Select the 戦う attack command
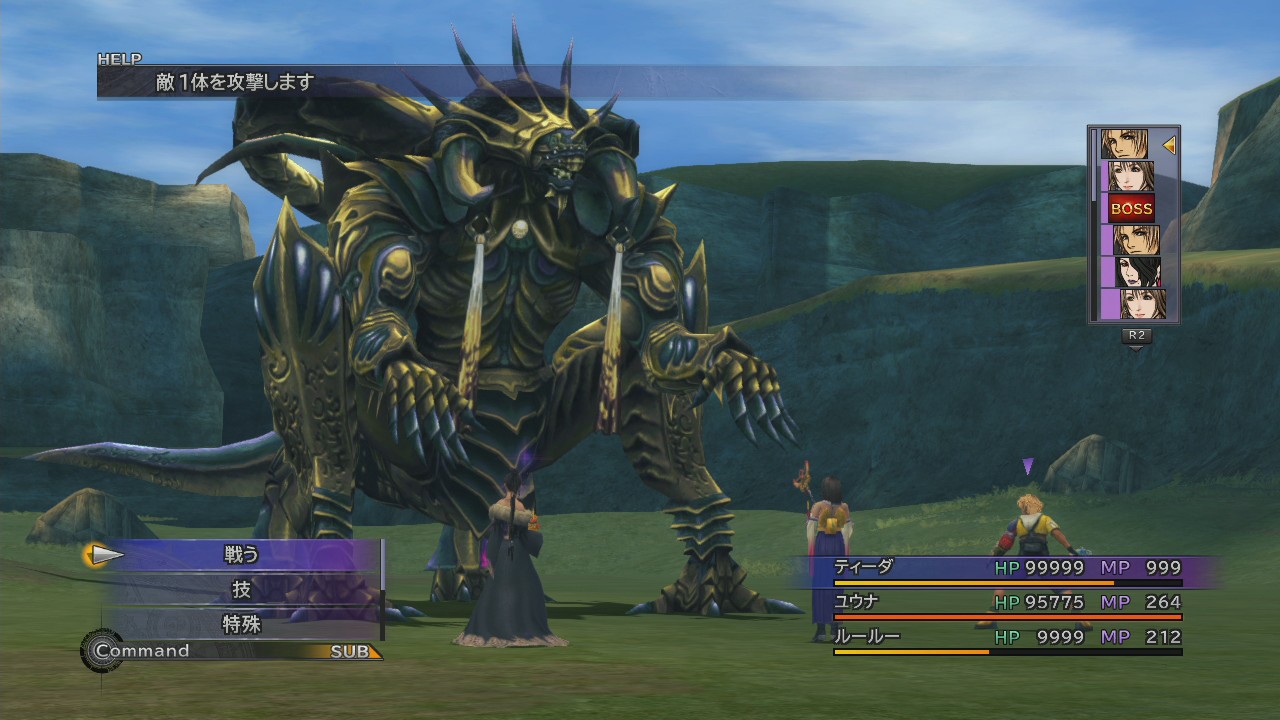This screenshot has width=1280, height=720. [x=241, y=554]
